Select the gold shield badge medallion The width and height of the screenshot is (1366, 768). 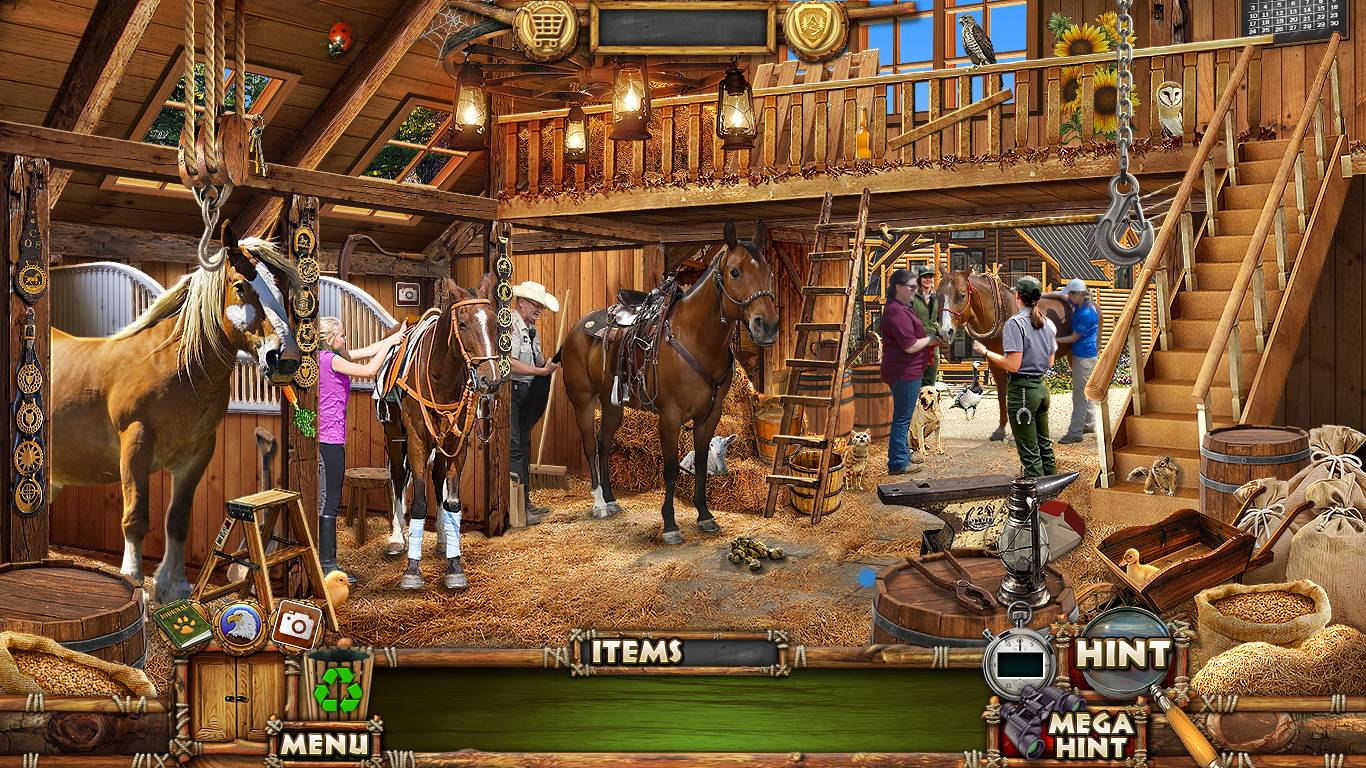[815, 27]
